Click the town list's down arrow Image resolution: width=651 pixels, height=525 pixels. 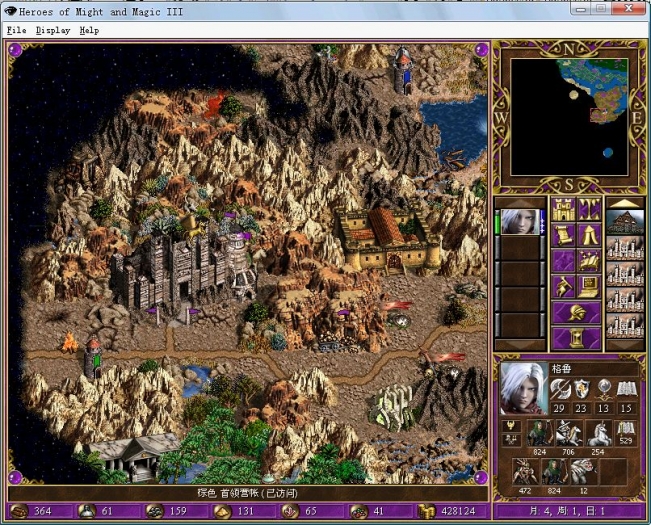625,345
